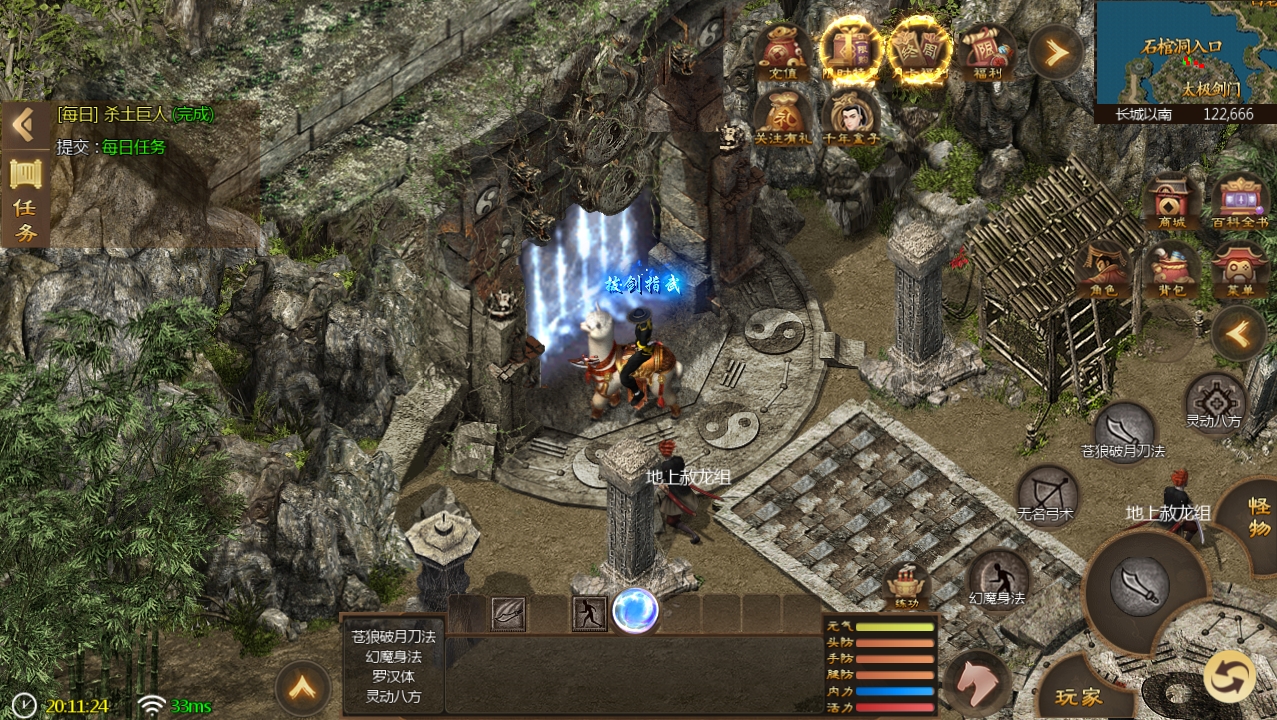This screenshot has width=1277, height=720.
Task: Open the 百科全书 encyclopedia
Action: click(x=1240, y=202)
